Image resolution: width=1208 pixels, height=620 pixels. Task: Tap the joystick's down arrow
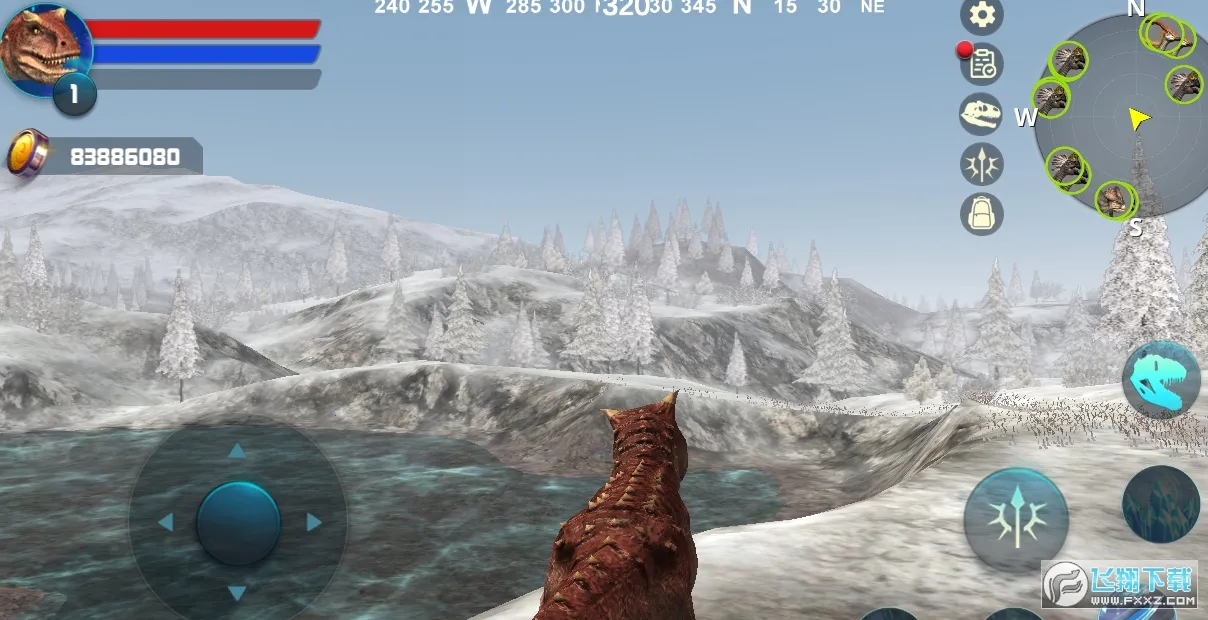point(237,594)
